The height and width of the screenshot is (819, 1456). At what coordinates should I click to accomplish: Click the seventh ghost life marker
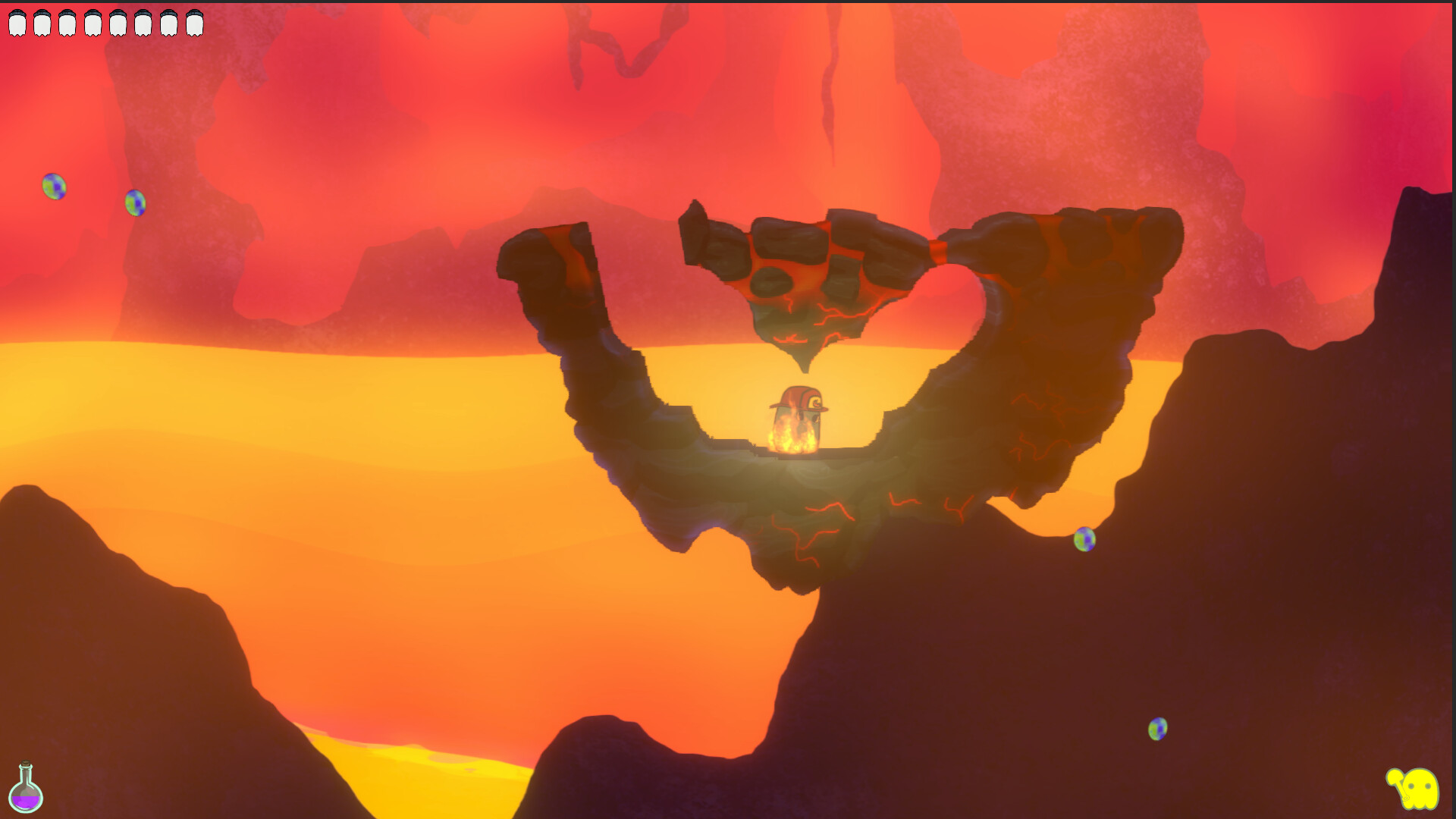pos(168,21)
